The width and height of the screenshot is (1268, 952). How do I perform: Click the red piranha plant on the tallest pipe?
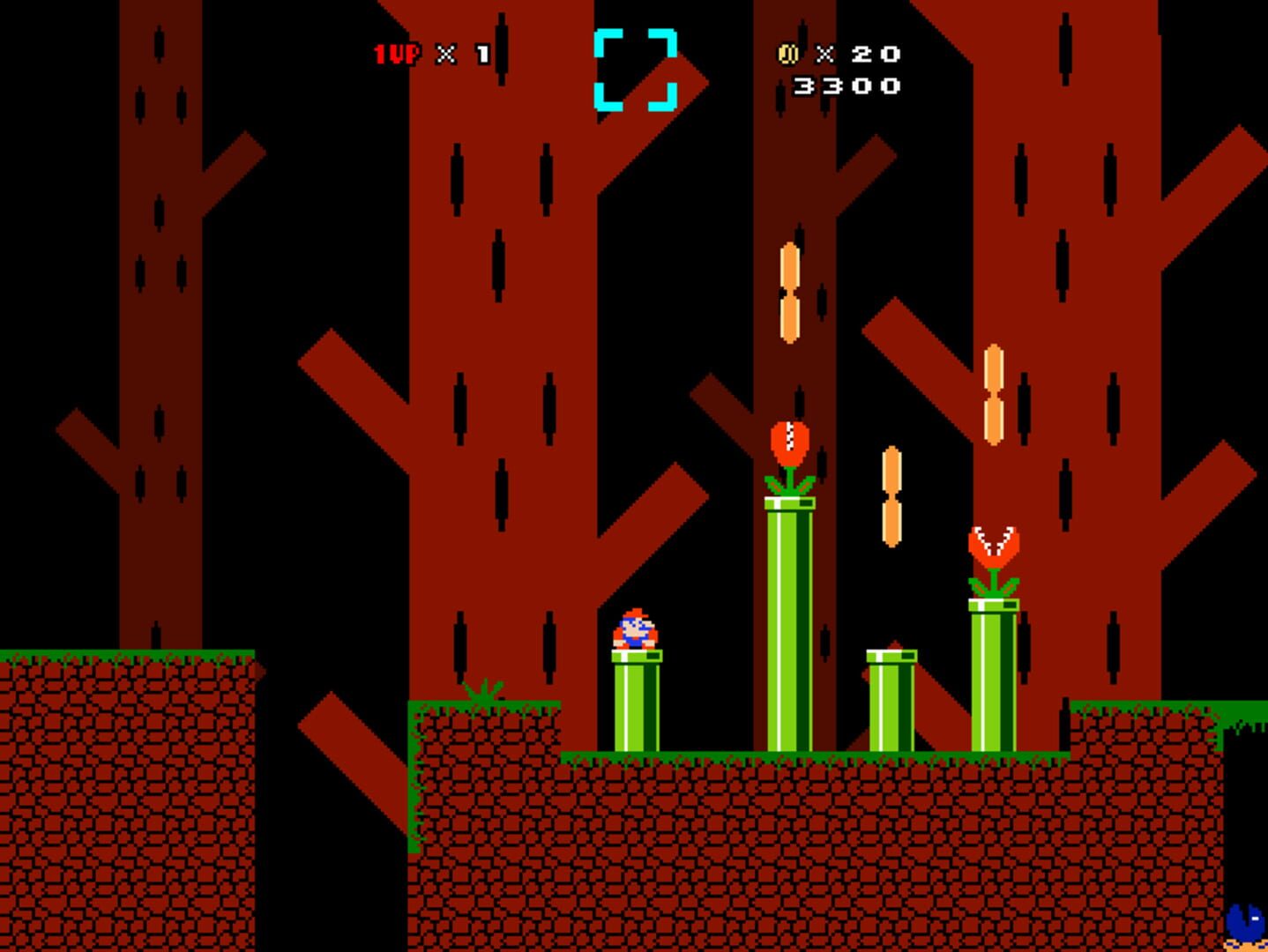[792, 441]
